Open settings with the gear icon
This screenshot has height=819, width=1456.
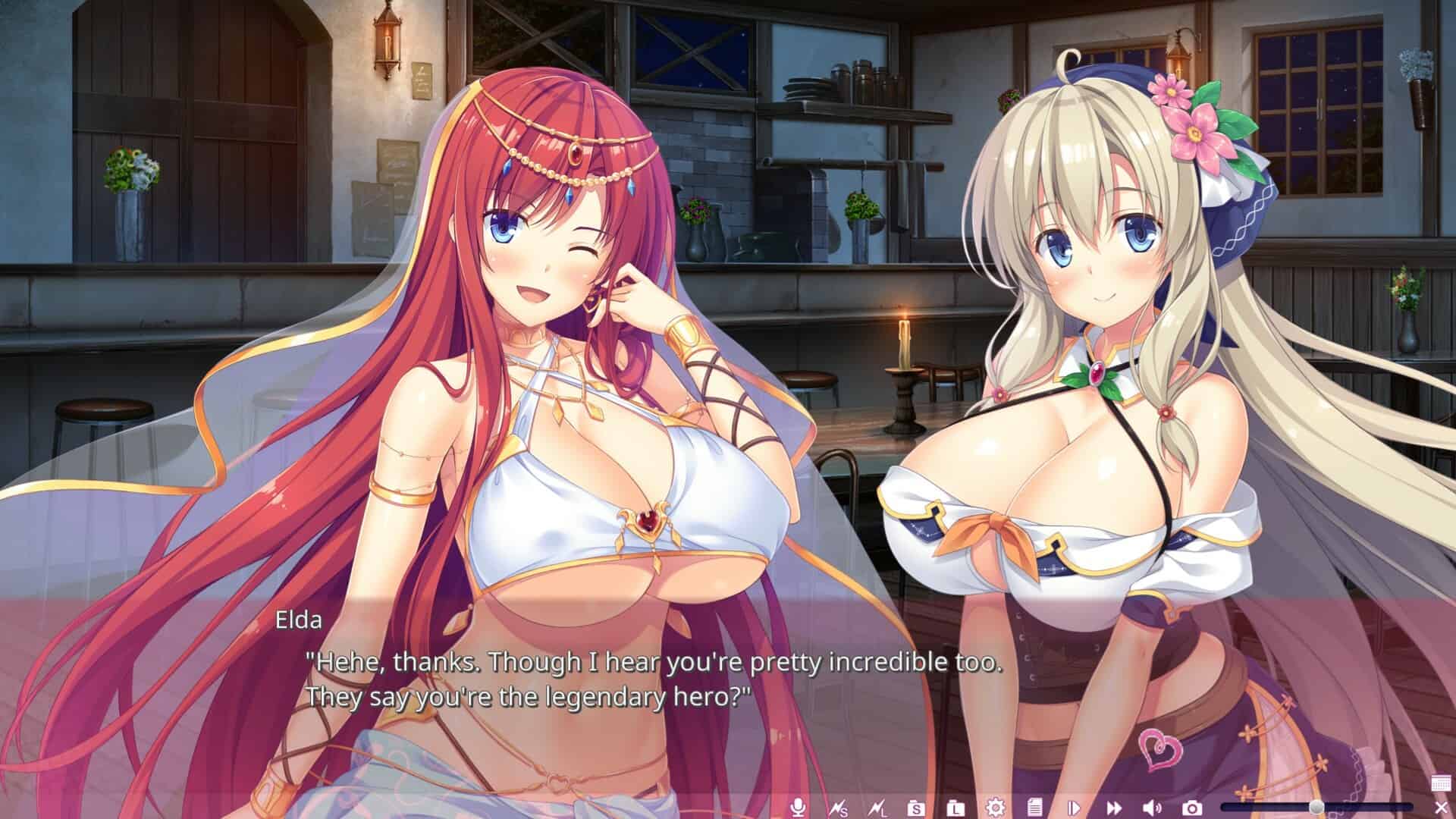995,808
